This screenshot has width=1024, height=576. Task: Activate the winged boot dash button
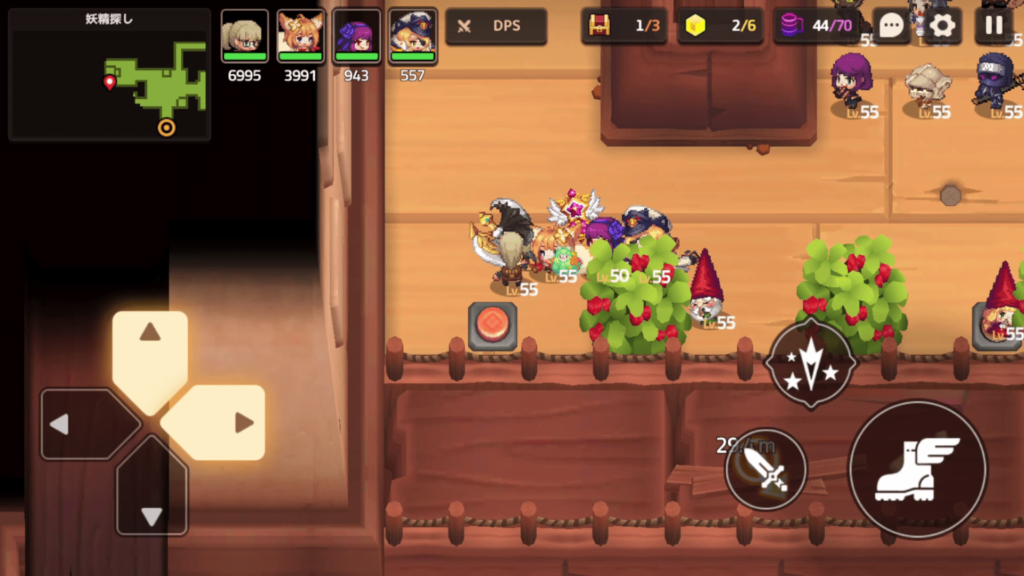click(x=917, y=468)
